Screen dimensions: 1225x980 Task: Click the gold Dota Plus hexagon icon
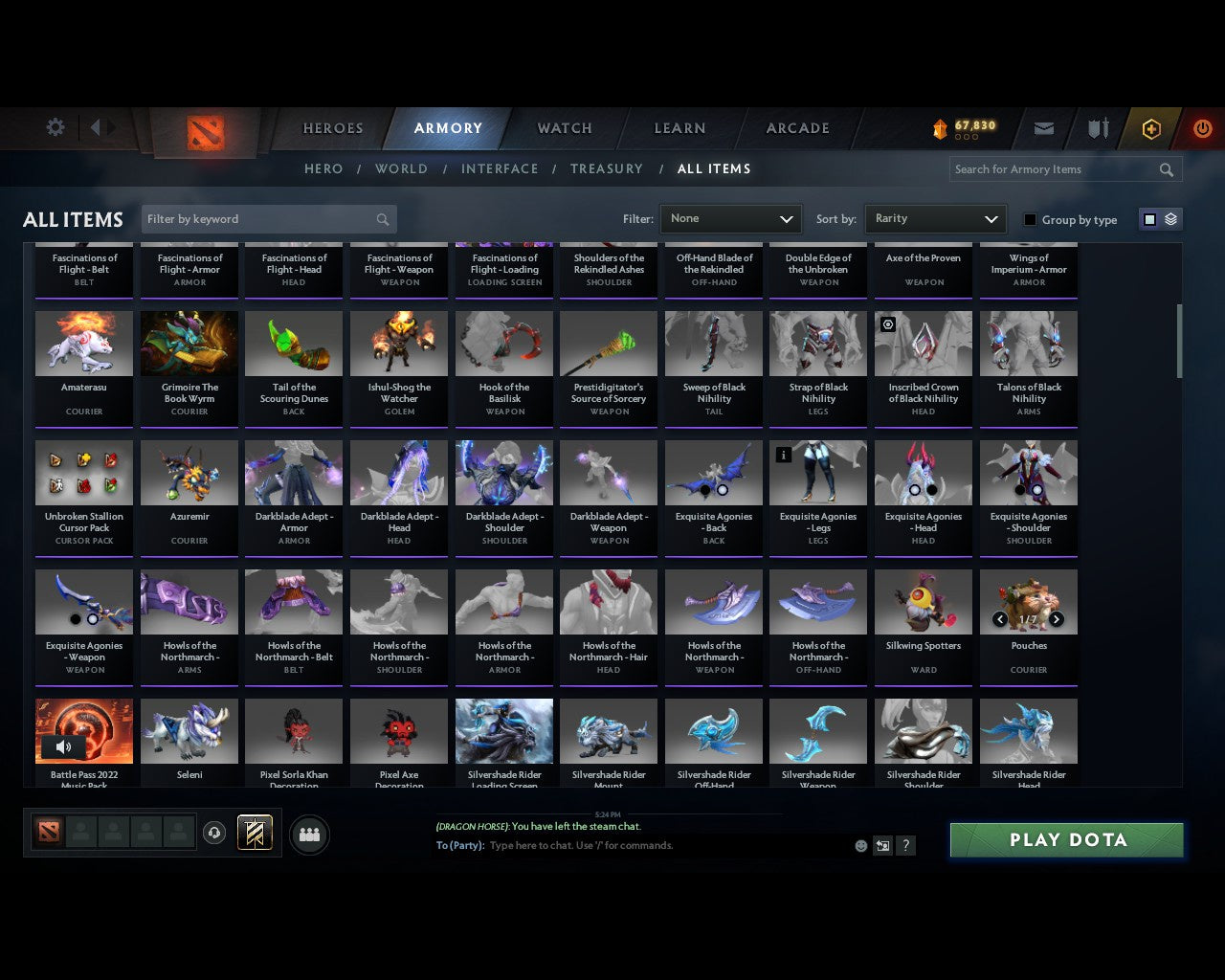1150,128
